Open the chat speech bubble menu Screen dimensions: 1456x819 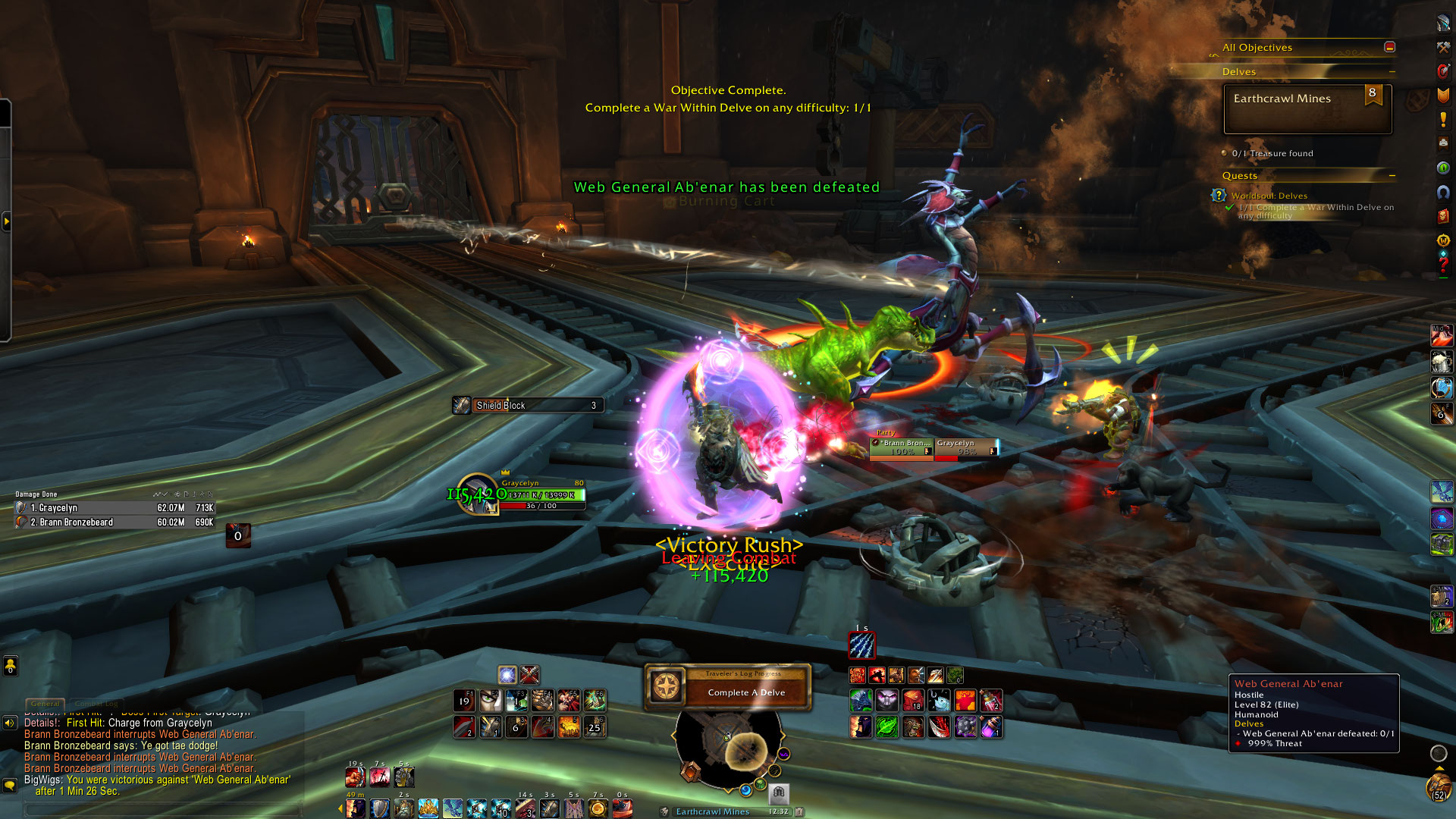[10, 785]
